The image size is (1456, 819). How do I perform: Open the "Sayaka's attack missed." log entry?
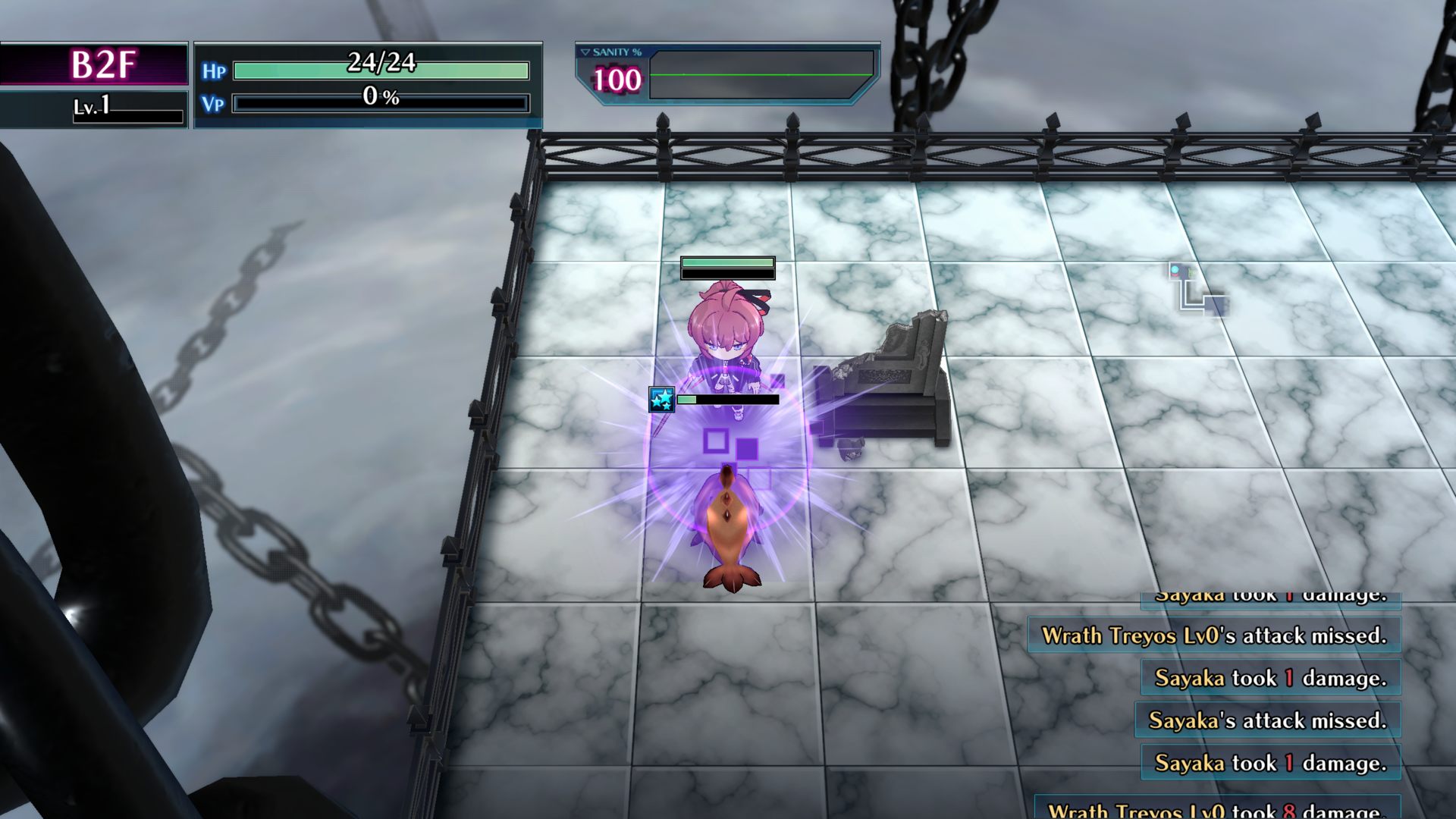point(1267,720)
